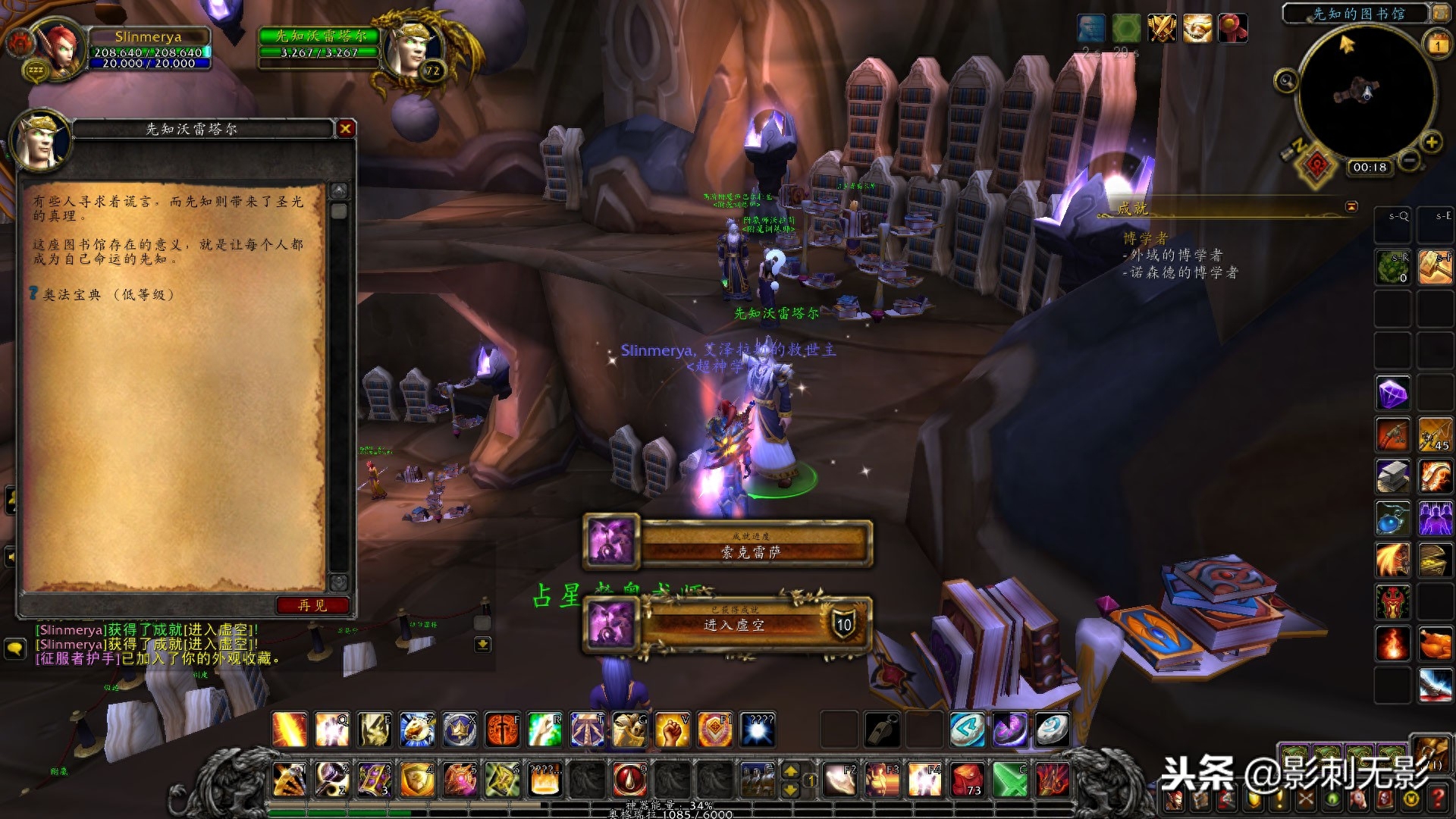This screenshot has height=819, width=1456.
Task: Use the red backpack item with 73 count
Action: tap(968, 779)
